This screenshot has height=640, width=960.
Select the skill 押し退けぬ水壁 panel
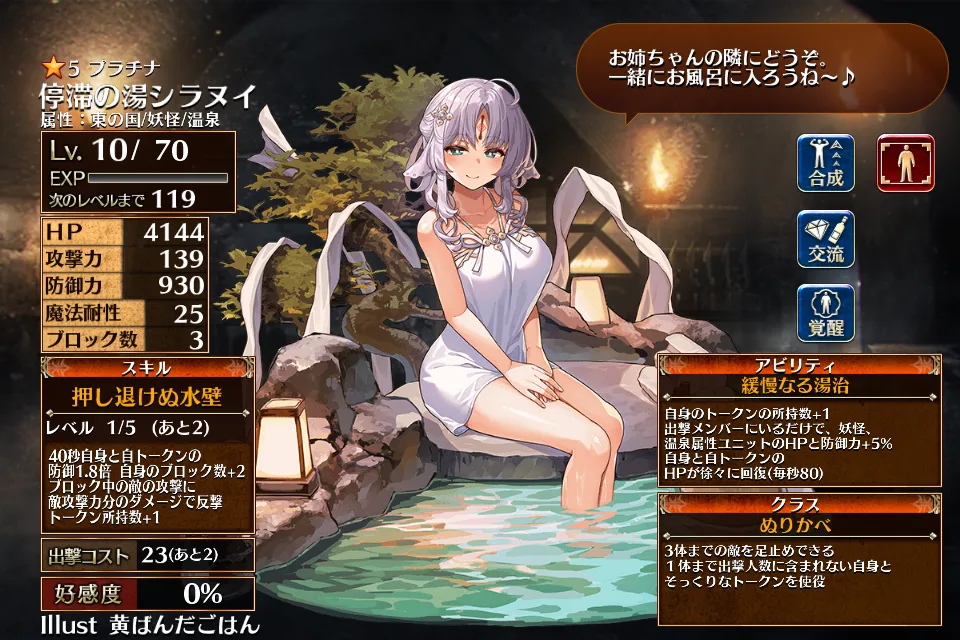click(148, 395)
